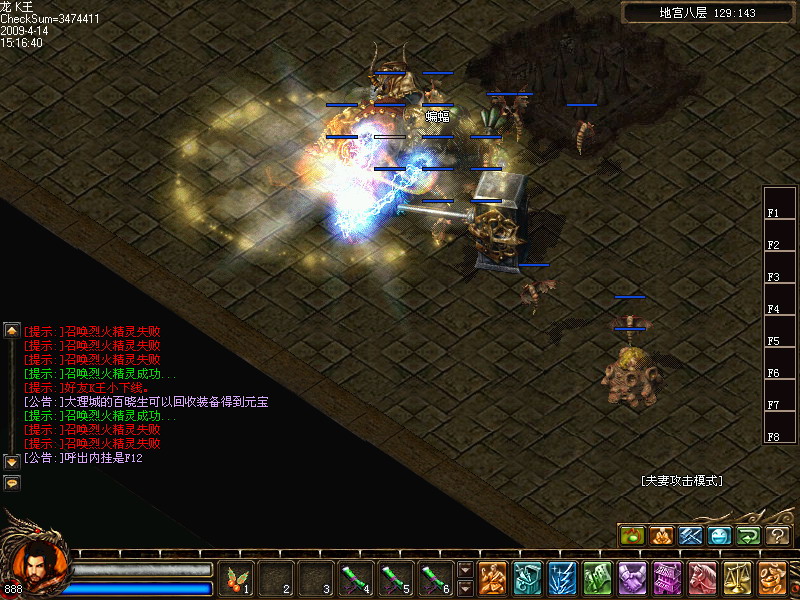Viewport: 800px width, 600px height.
Task: Select the holly berry item in slot 1
Action: tap(238, 577)
